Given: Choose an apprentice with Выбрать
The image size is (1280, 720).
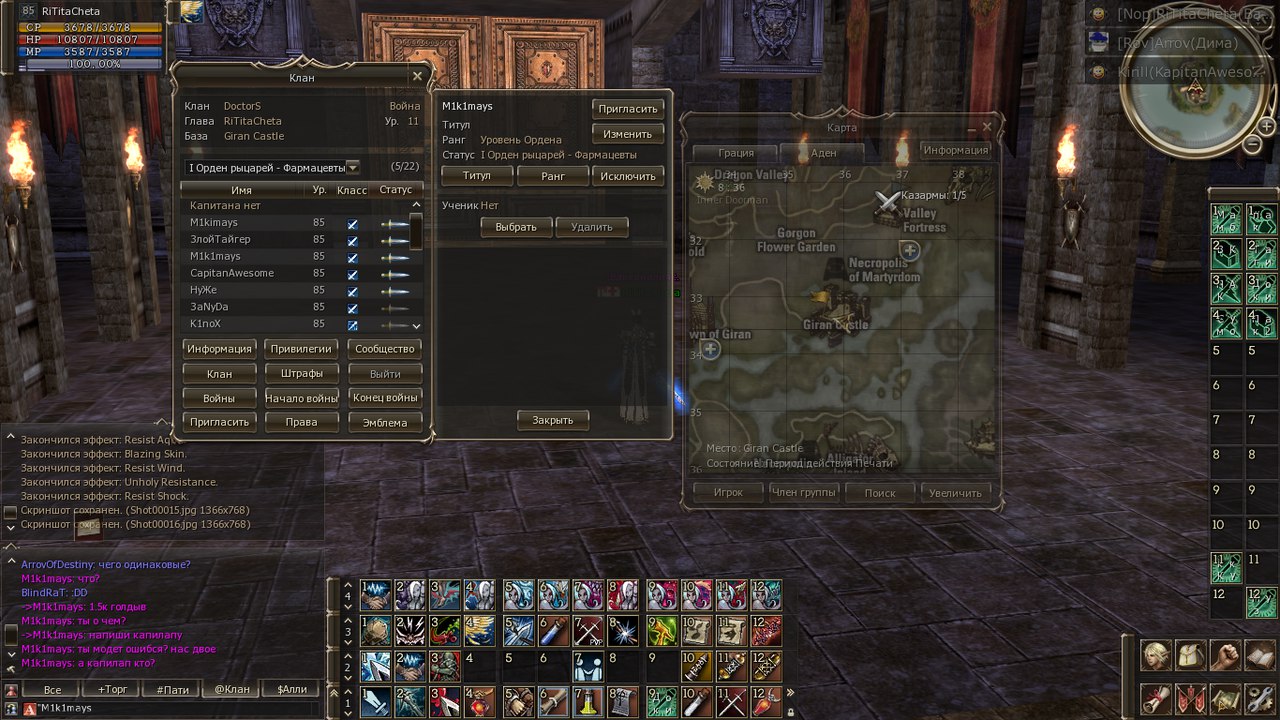Looking at the screenshot, I should pos(516,227).
